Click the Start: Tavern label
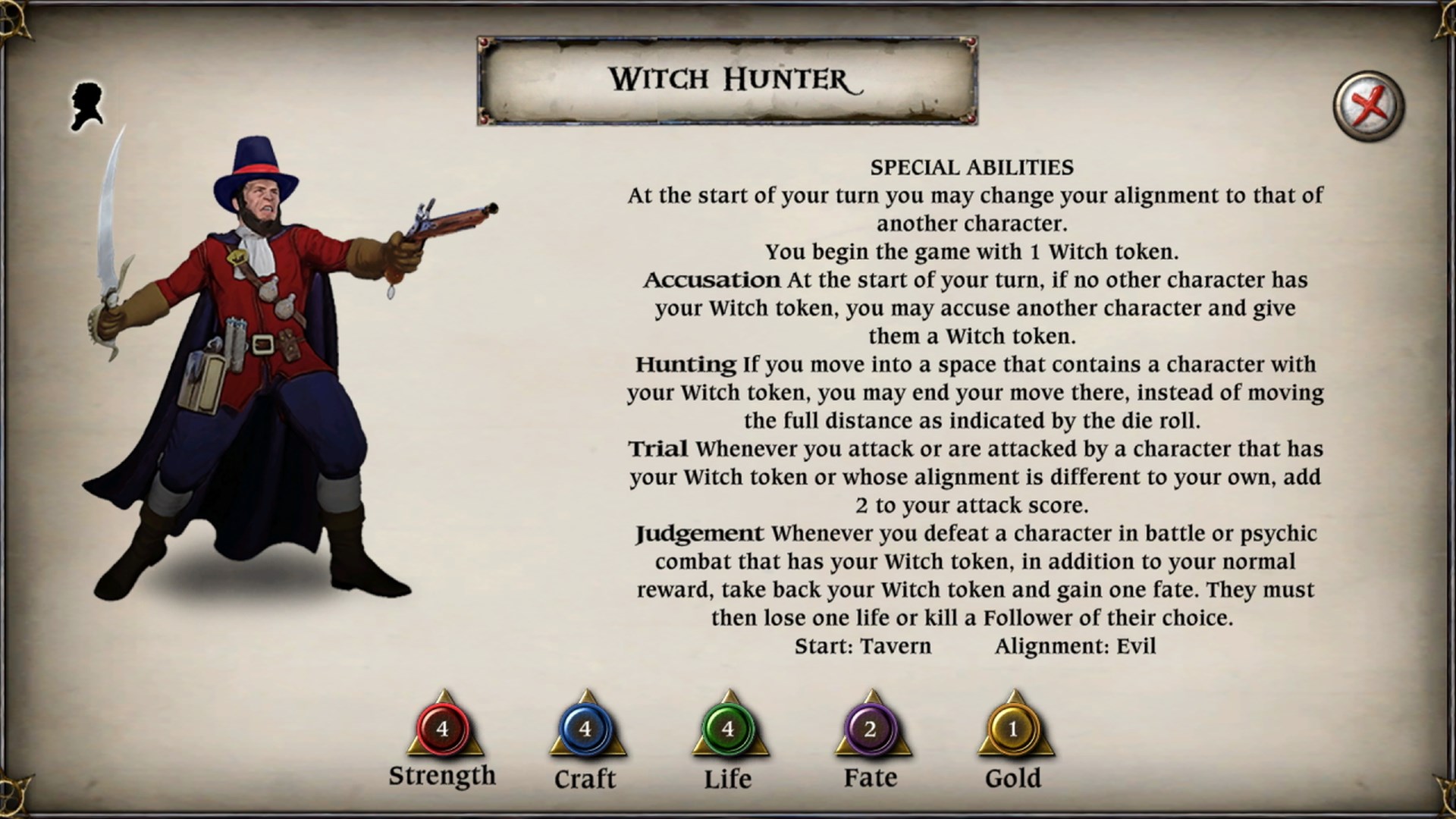1456x819 pixels. coord(864,646)
